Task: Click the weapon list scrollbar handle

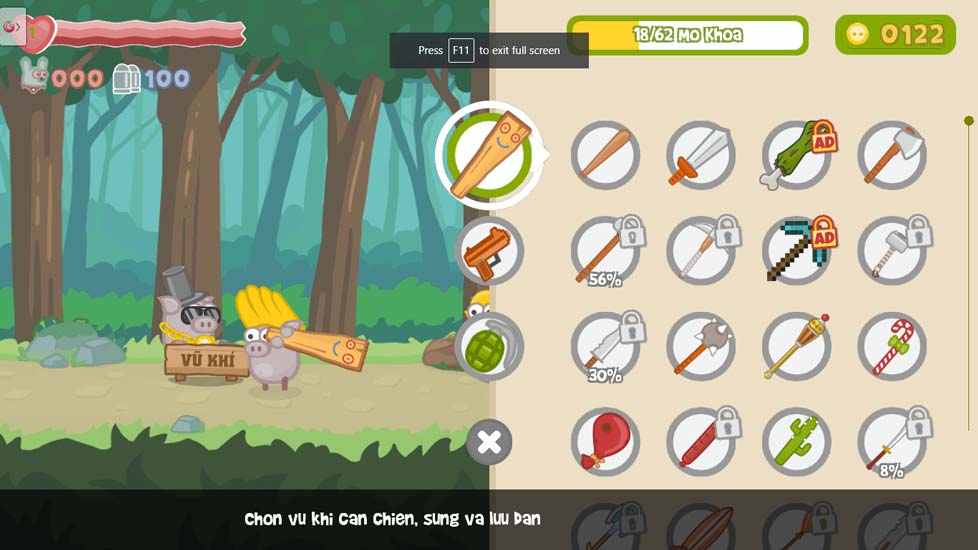Action: click(x=968, y=121)
